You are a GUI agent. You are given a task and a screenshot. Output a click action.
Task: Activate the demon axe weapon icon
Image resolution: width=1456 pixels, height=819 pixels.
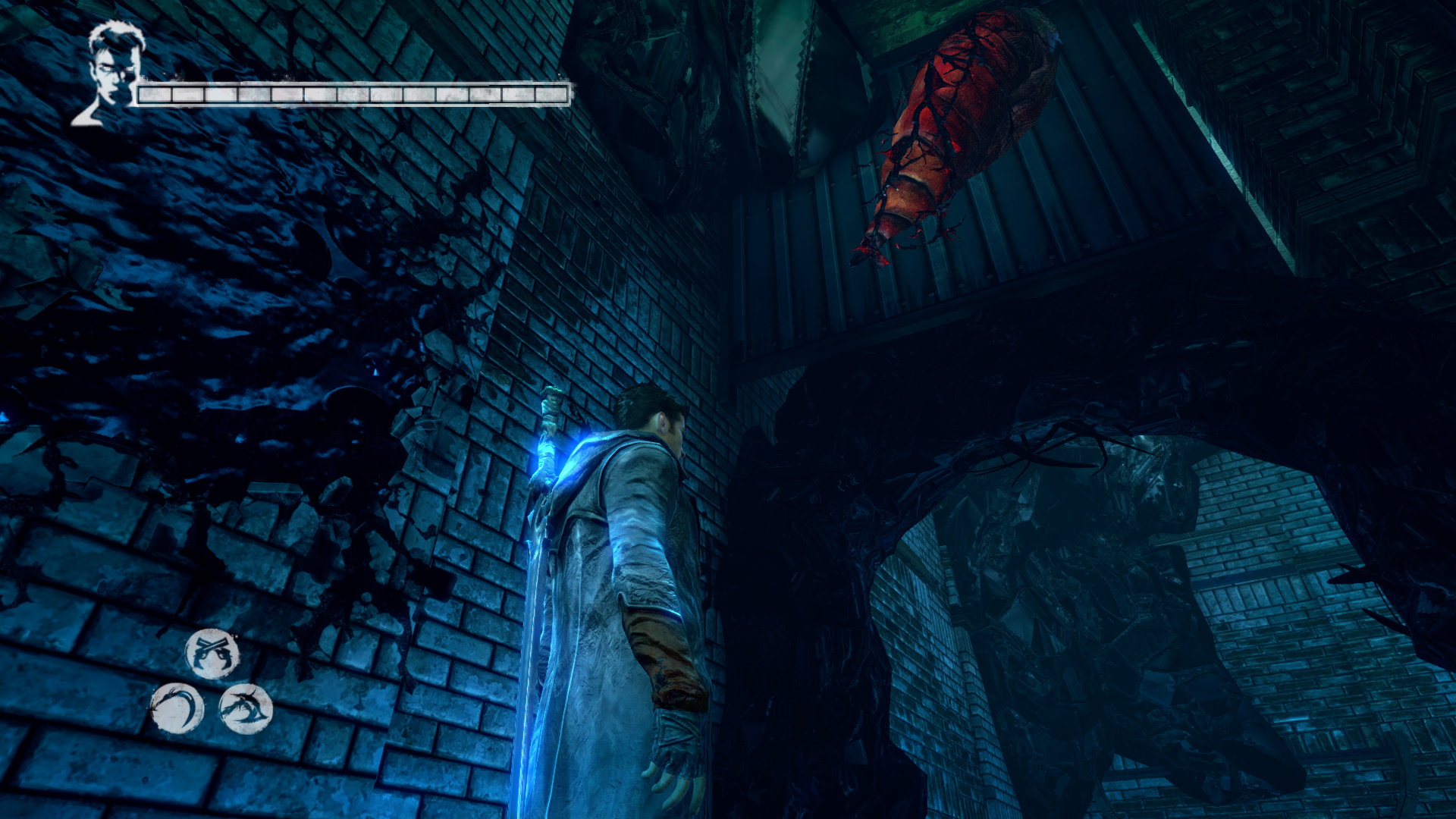pyautogui.click(x=246, y=708)
